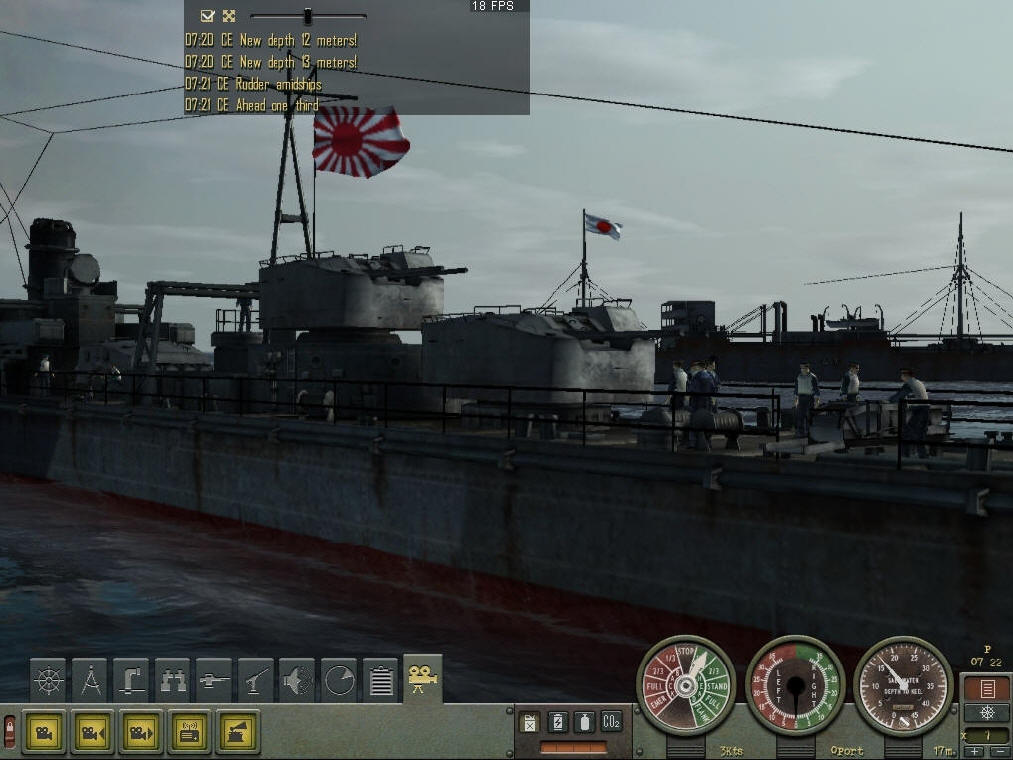Screen dimensions: 1013x760
Task: Click the next unit camera button
Action: point(141,732)
